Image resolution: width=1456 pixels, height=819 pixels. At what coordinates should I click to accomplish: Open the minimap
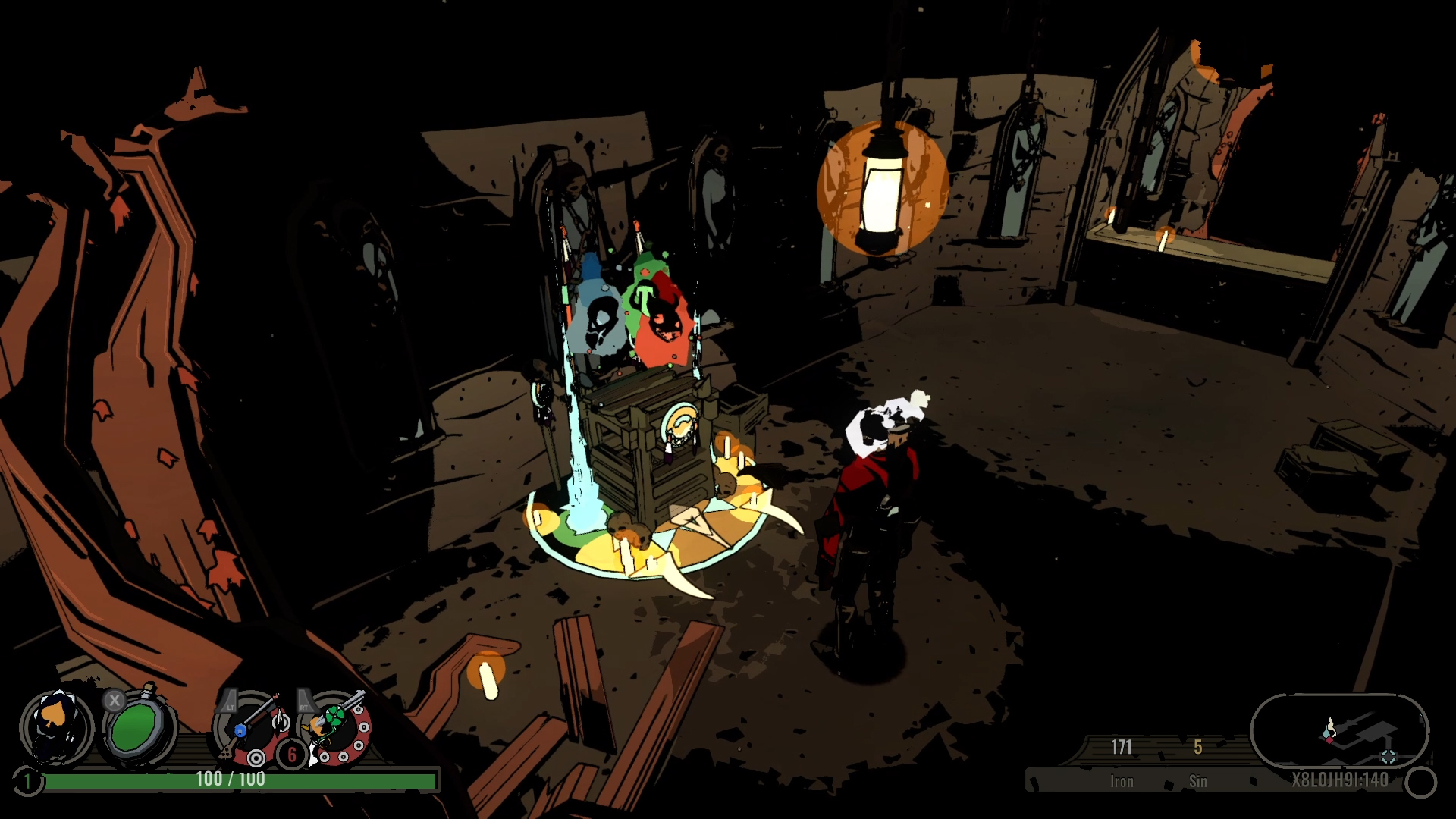(1339, 731)
